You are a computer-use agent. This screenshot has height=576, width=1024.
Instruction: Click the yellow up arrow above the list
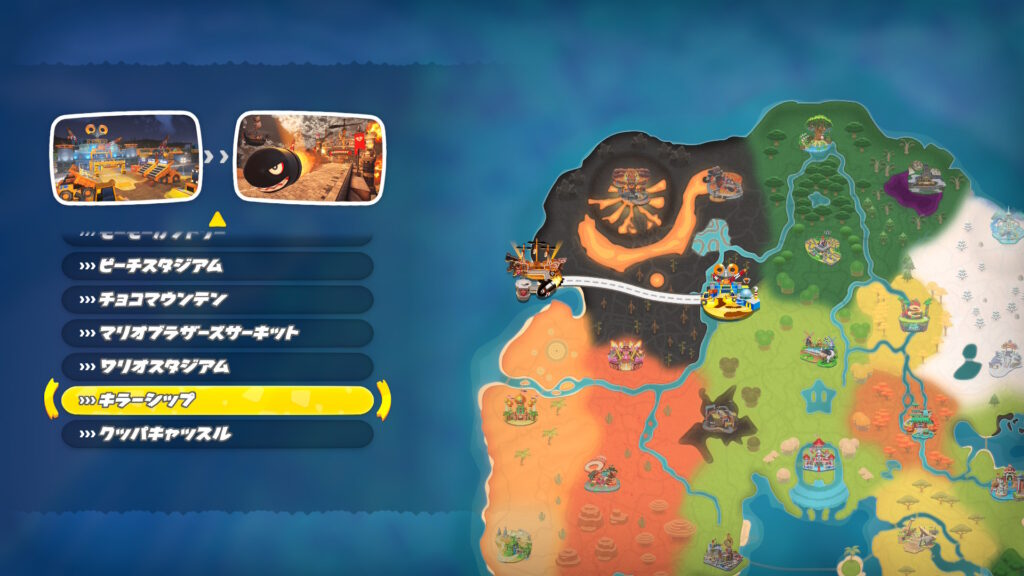coord(216,219)
